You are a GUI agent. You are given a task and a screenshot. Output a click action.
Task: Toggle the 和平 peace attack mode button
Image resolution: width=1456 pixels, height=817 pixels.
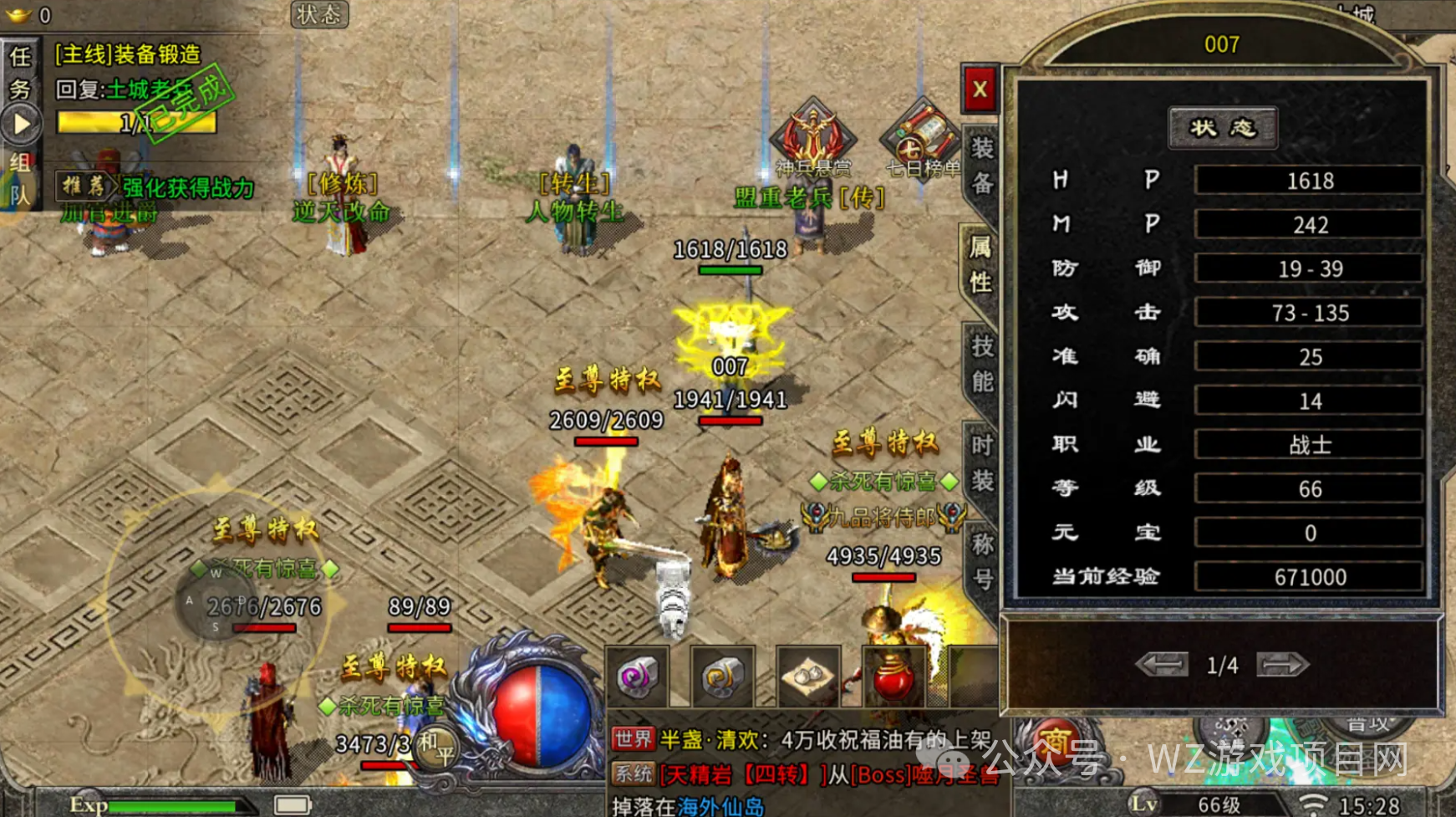436,747
